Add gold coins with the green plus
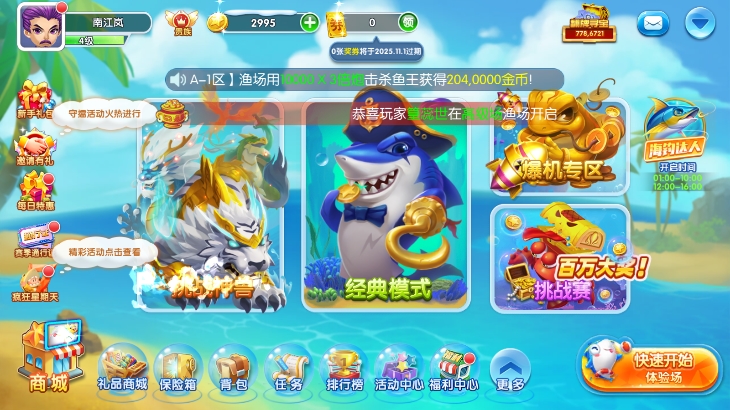 coord(310,22)
